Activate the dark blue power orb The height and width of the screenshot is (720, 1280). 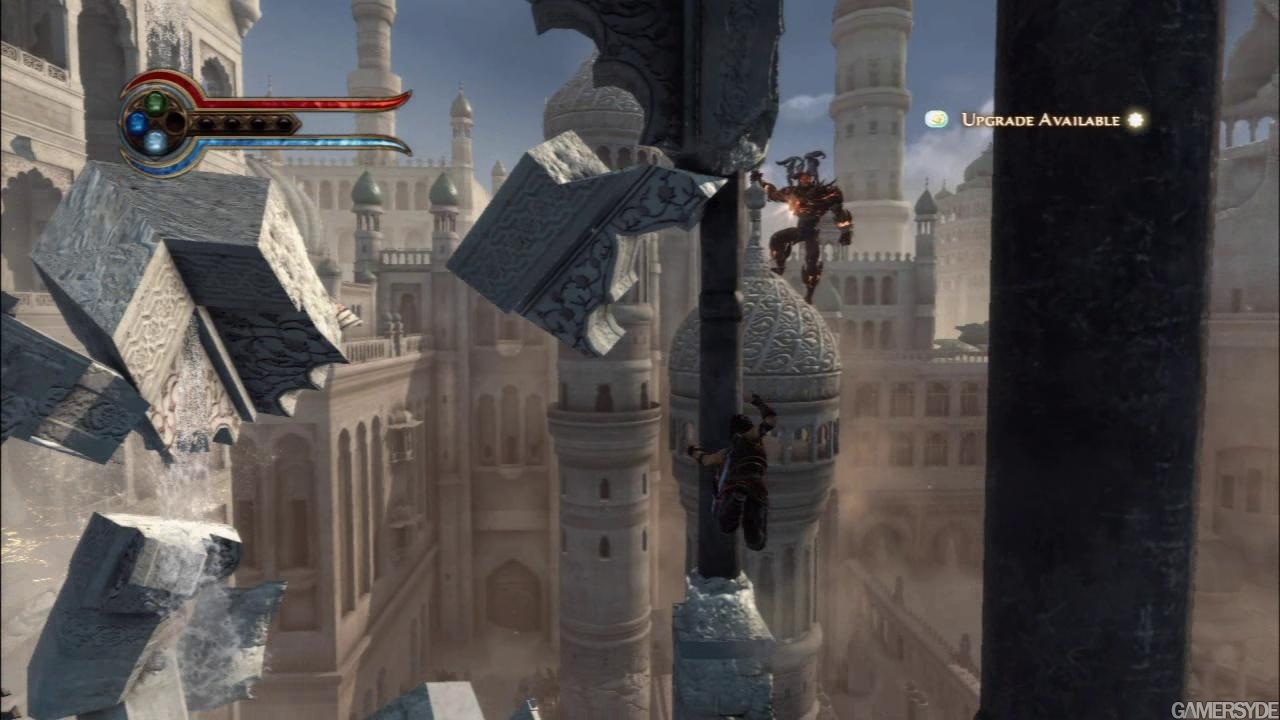136,123
